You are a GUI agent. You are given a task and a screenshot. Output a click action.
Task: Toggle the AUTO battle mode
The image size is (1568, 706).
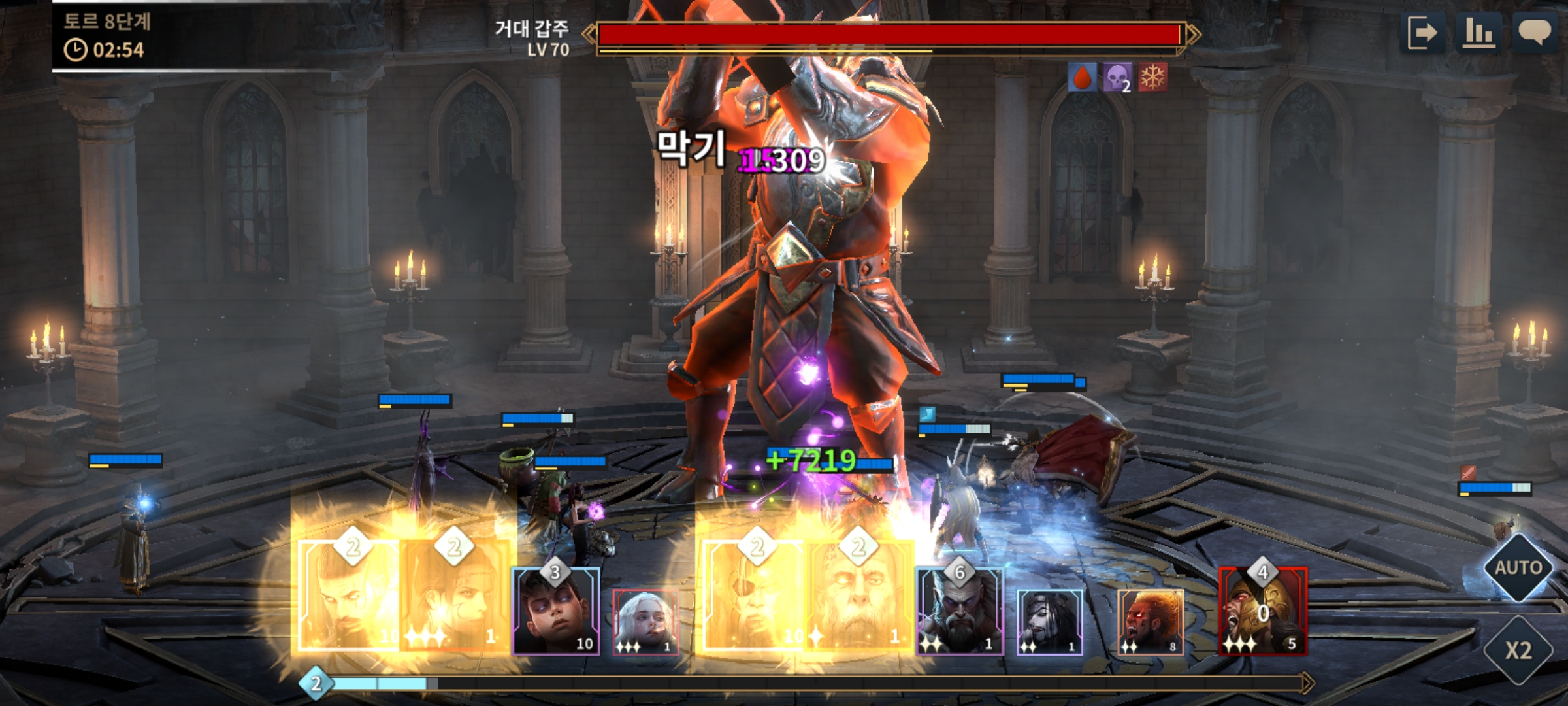click(1518, 567)
